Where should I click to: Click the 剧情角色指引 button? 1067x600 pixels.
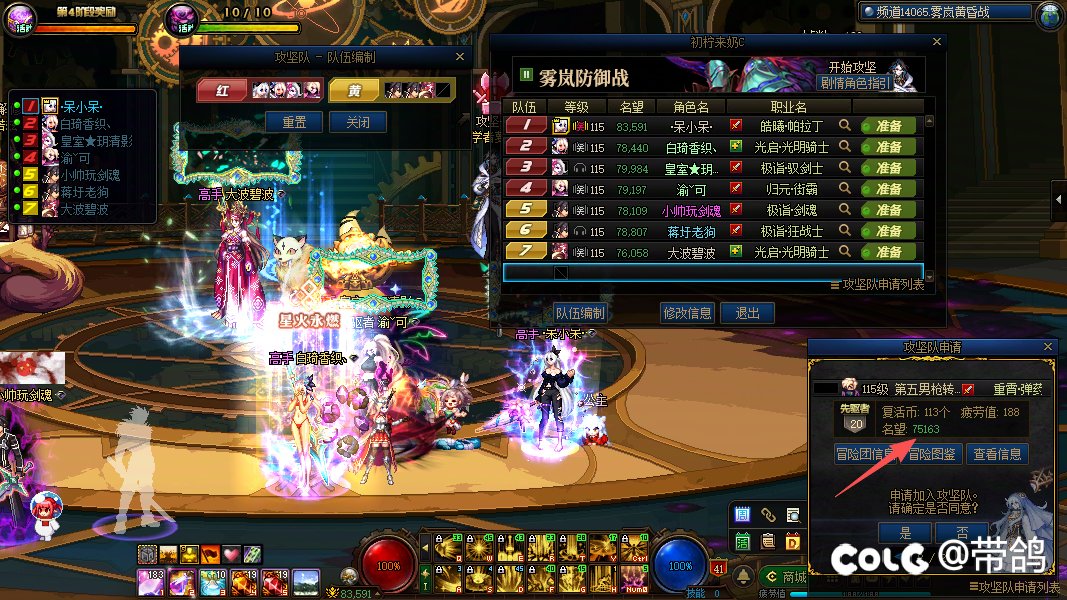[x=853, y=83]
